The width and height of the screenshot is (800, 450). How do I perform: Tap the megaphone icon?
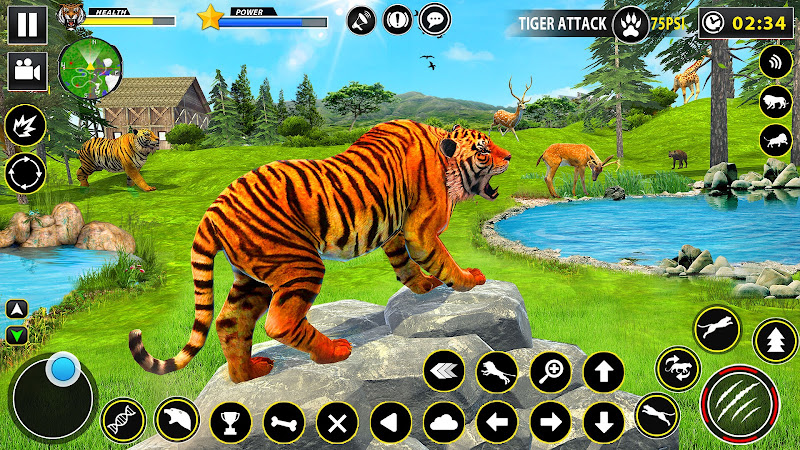[x=362, y=19]
